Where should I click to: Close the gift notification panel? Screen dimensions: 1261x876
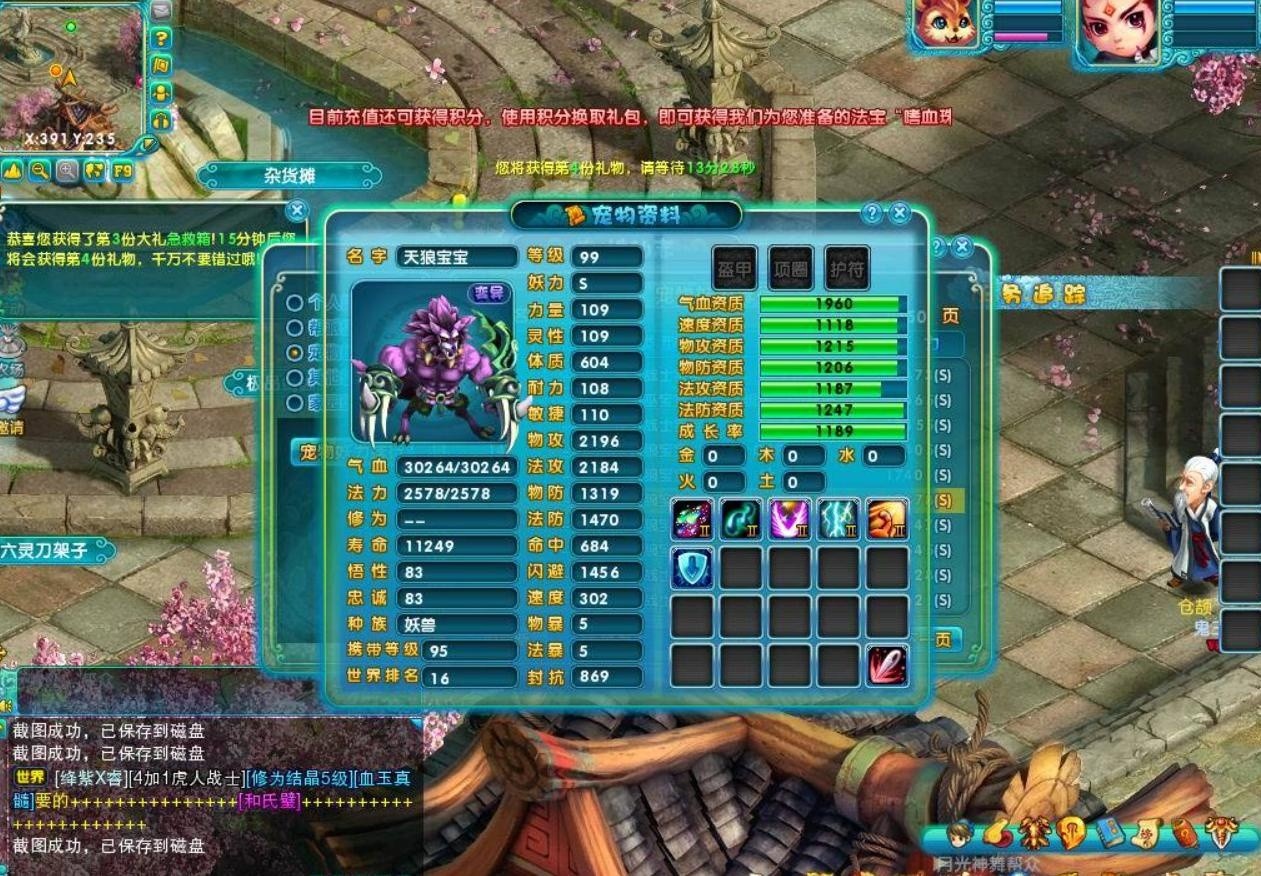pos(297,210)
